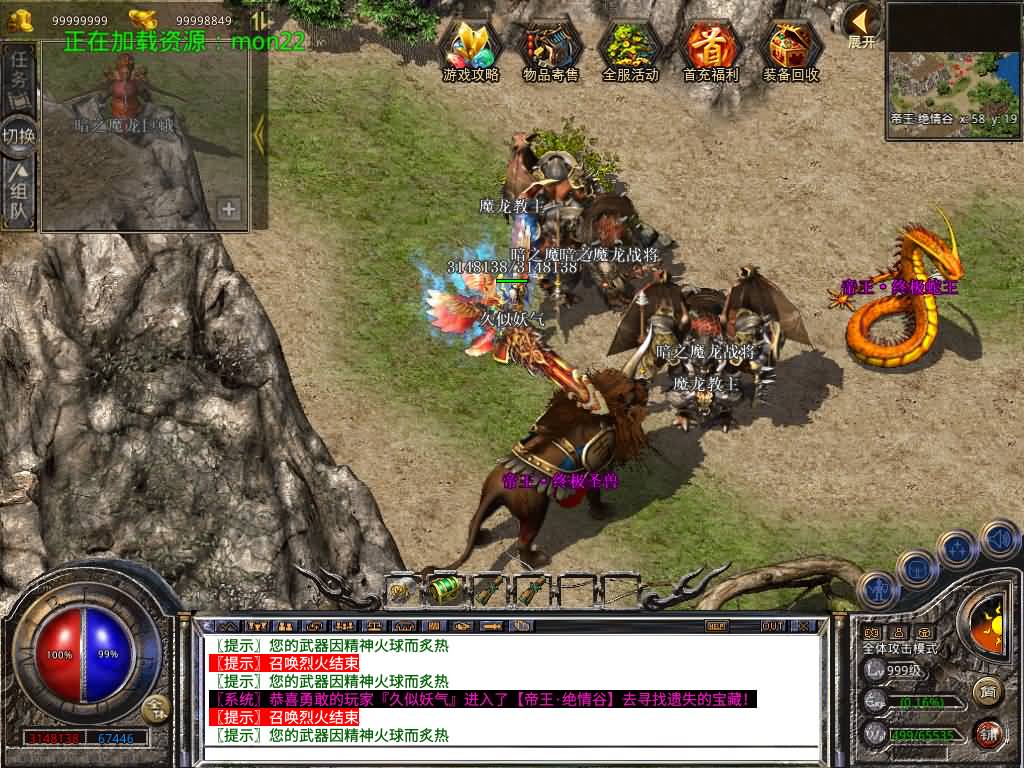
Task: Collapse the side panel with the yellow arrow
Action: coord(259,135)
